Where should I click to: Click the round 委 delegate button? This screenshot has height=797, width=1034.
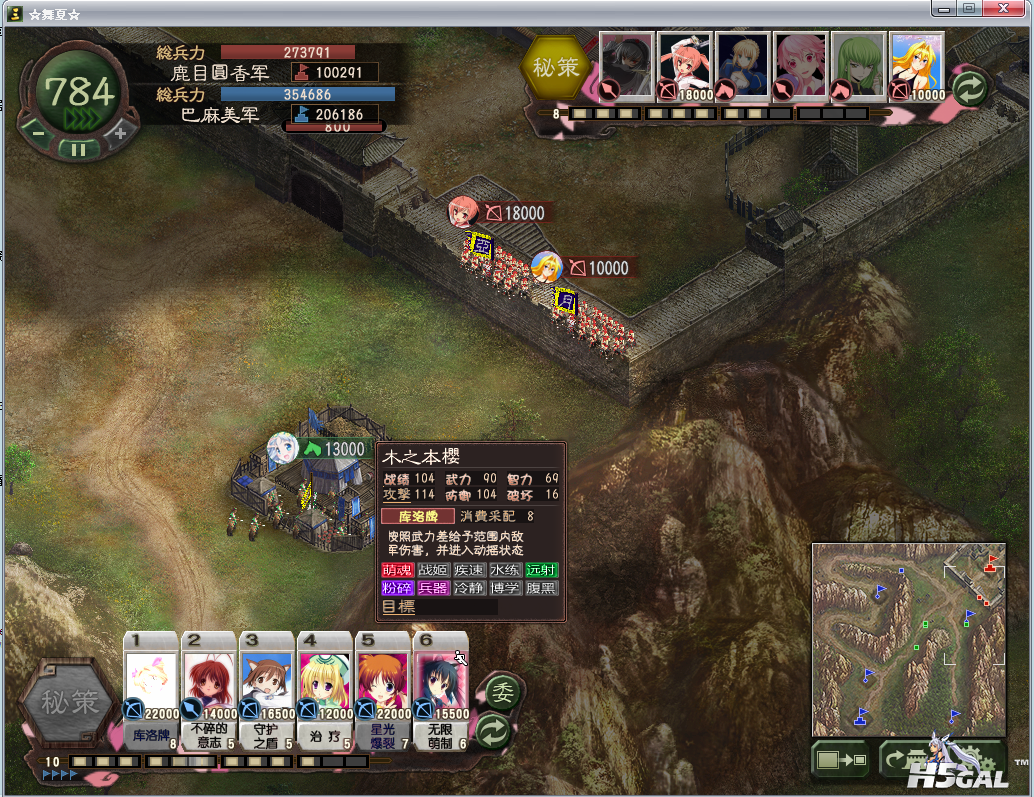click(x=500, y=693)
